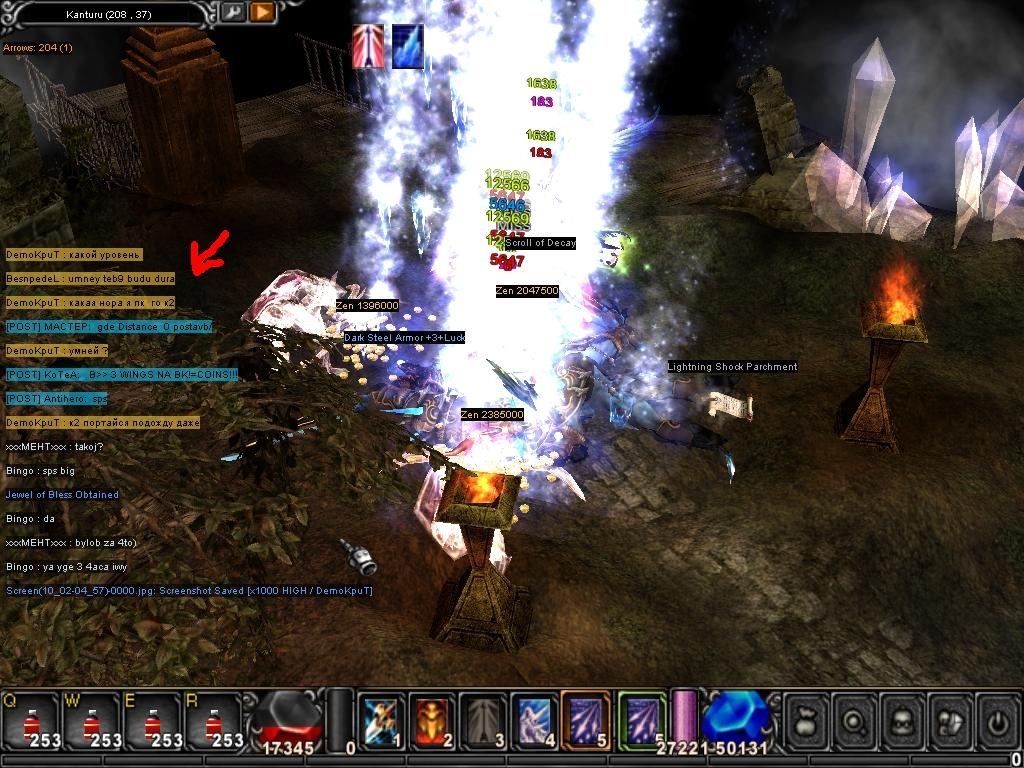The image size is (1024, 768).
Task: Select the red armored figure skill 2
Action: coord(432,719)
